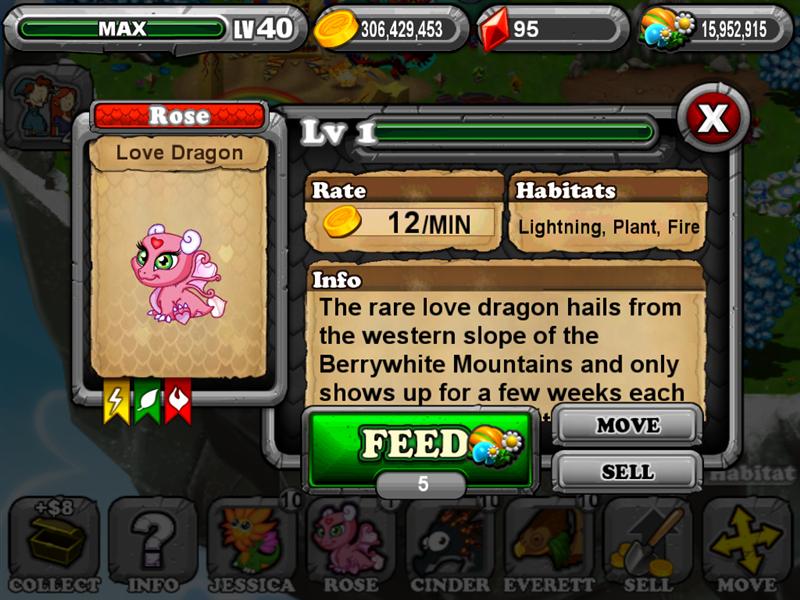Feed the Love Dragon
800x600 pixels.
420,444
